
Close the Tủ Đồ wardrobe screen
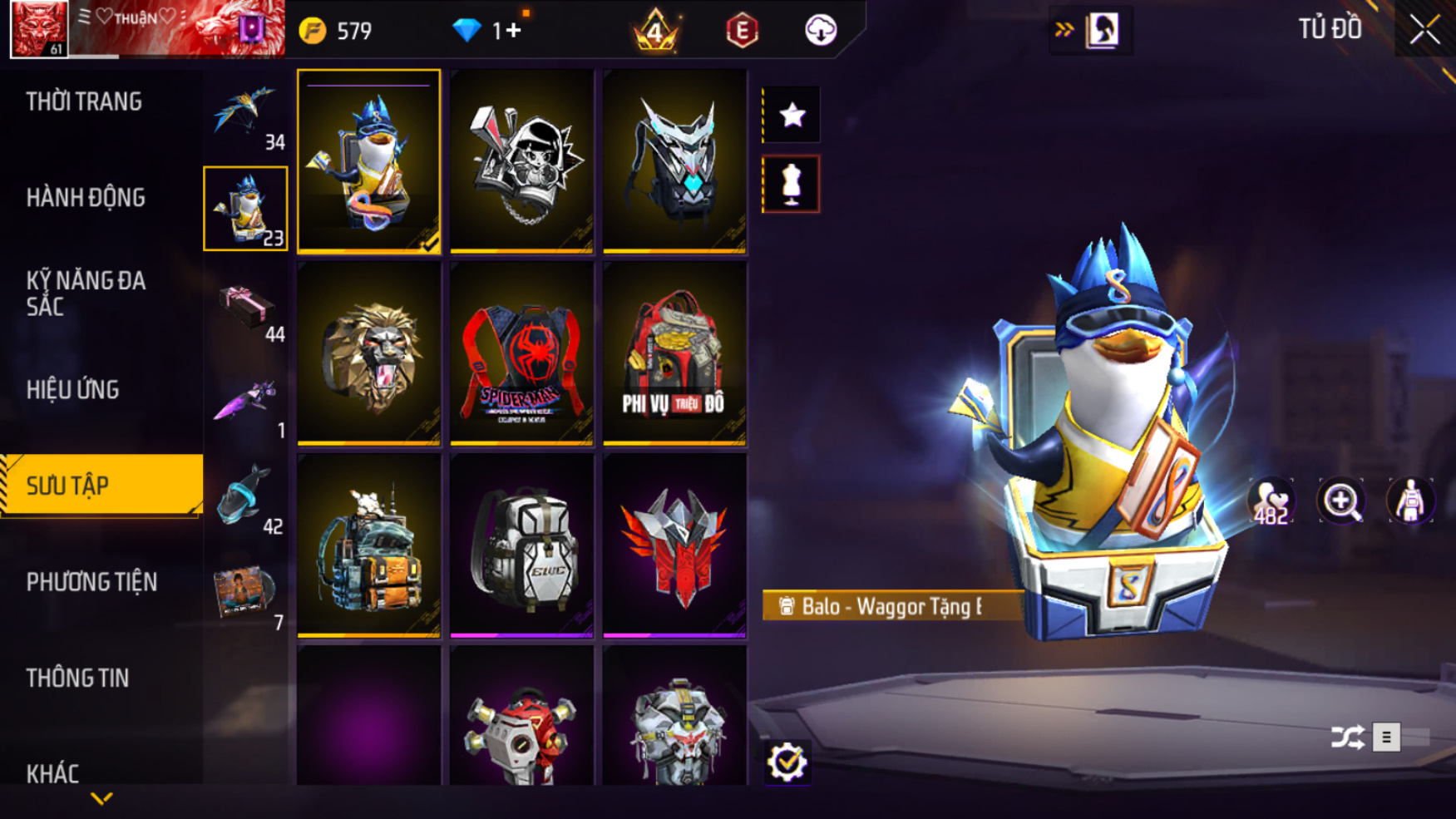point(1424,30)
